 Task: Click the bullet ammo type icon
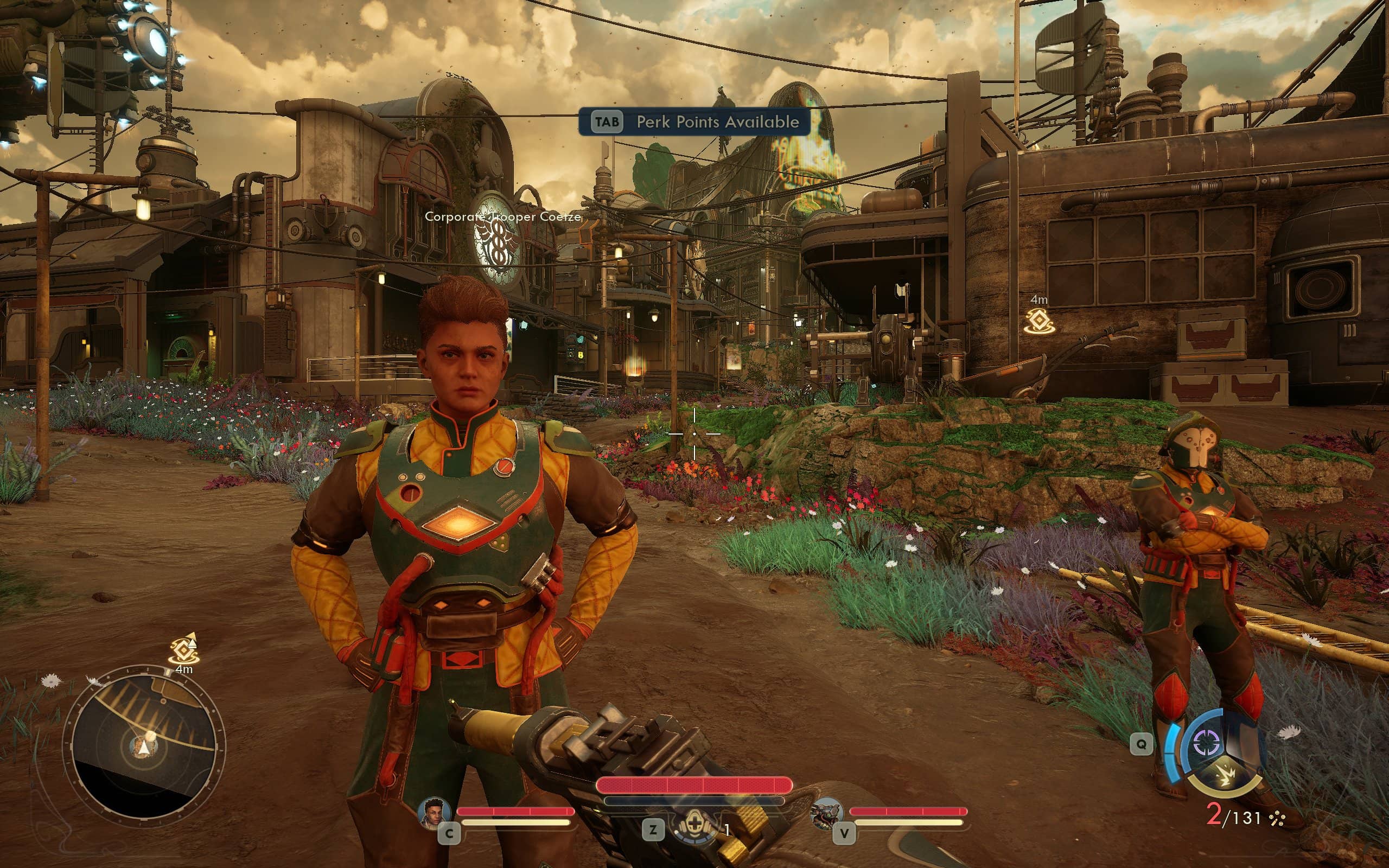[x=1278, y=819]
